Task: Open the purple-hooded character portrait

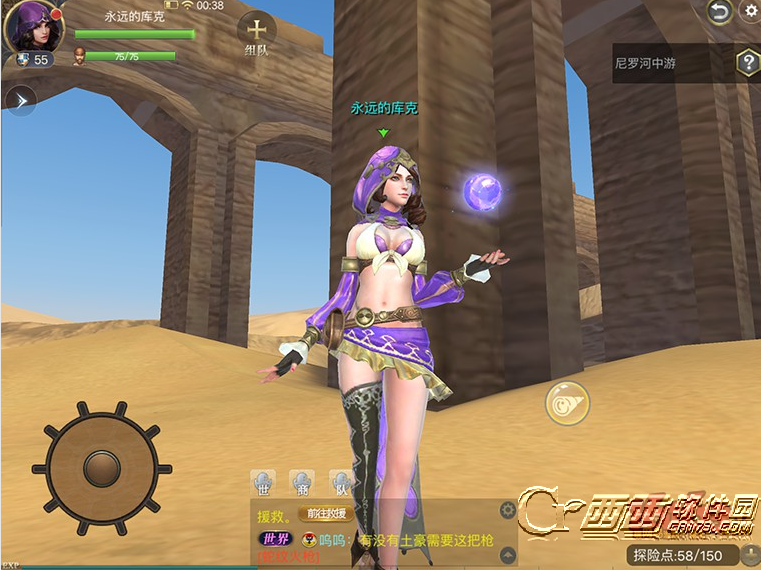Action: click(x=32, y=27)
